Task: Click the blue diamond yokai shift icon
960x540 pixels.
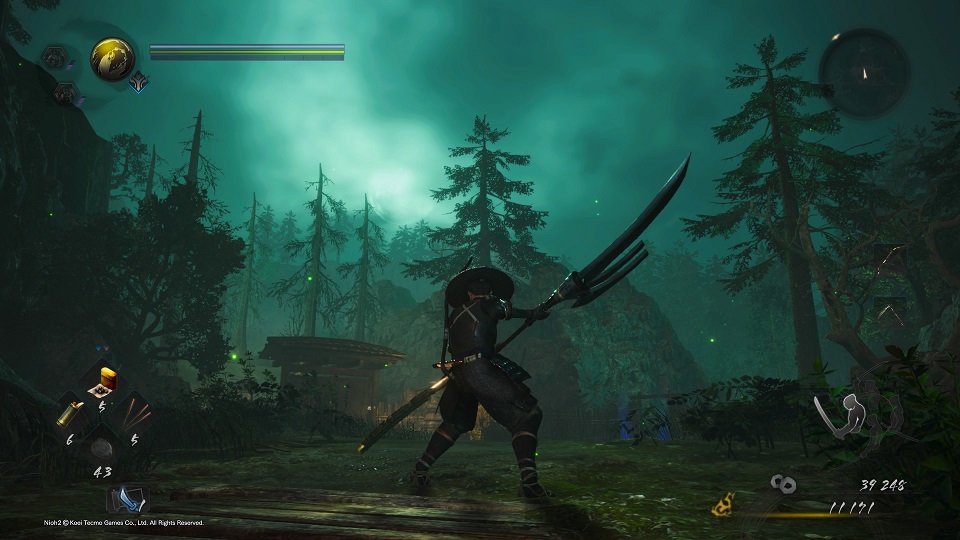Action: pyautogui.click(x=136, y=83)
